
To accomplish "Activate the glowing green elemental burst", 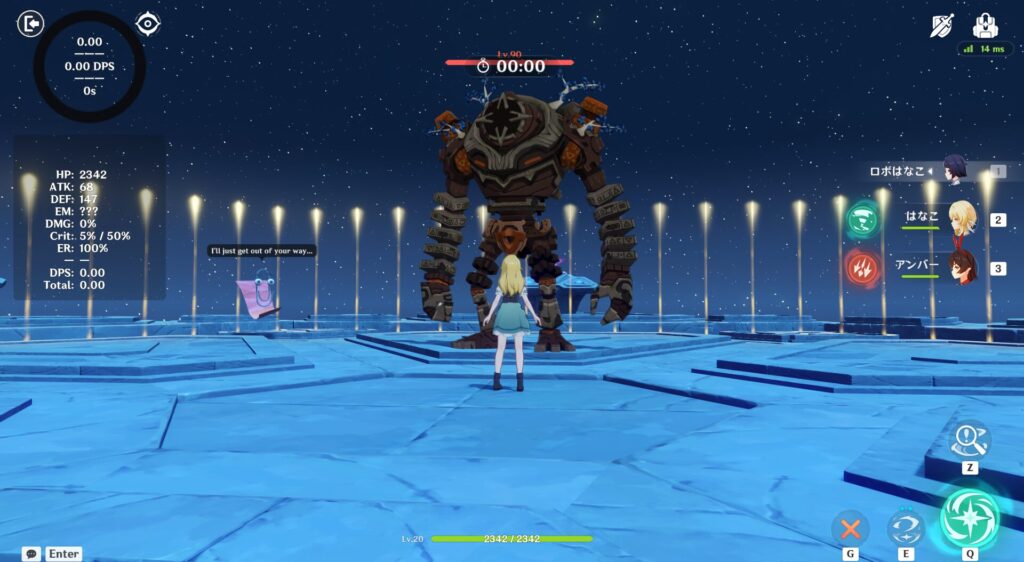I will click(x=970, y=515).
